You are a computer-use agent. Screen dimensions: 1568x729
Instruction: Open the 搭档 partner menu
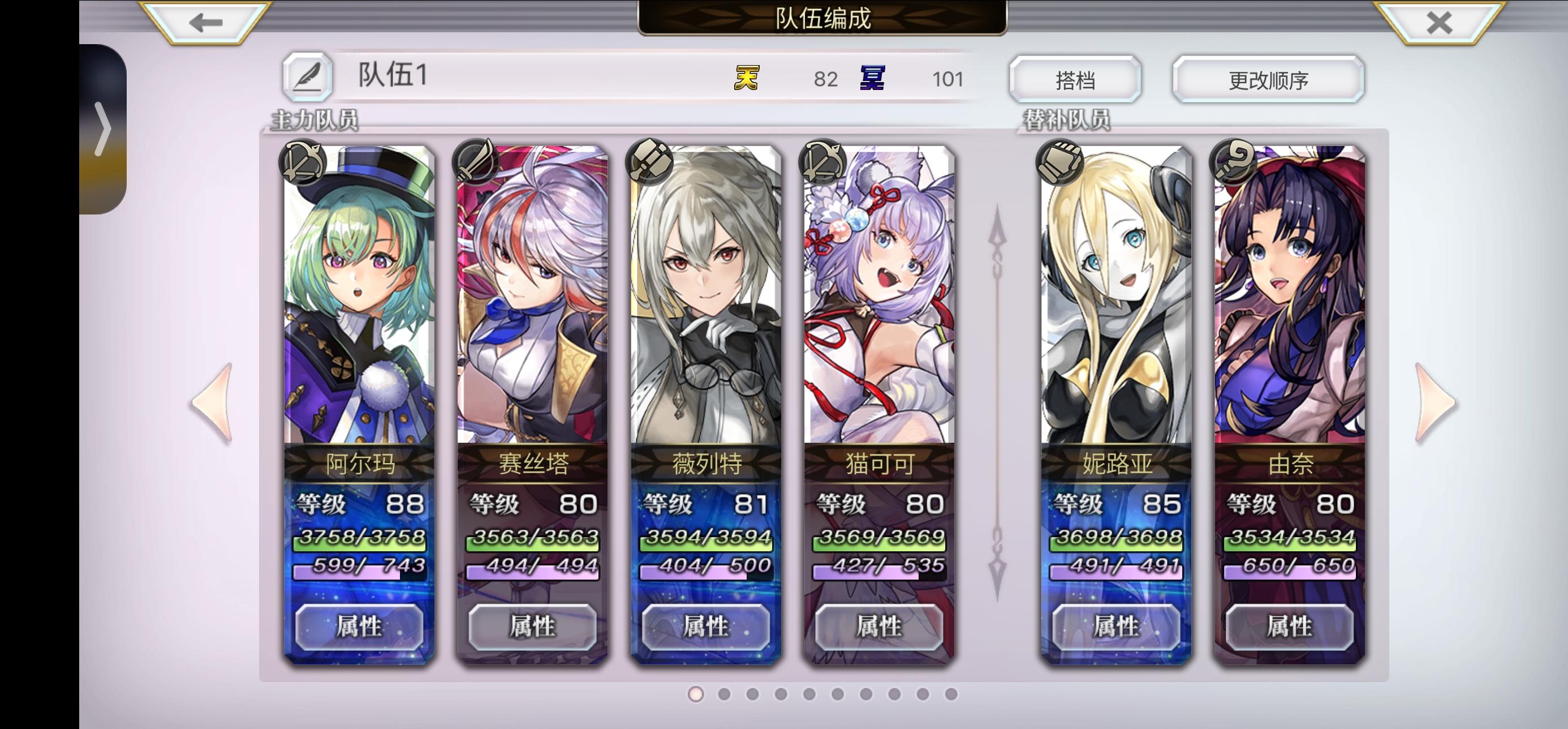(1076, 78)
